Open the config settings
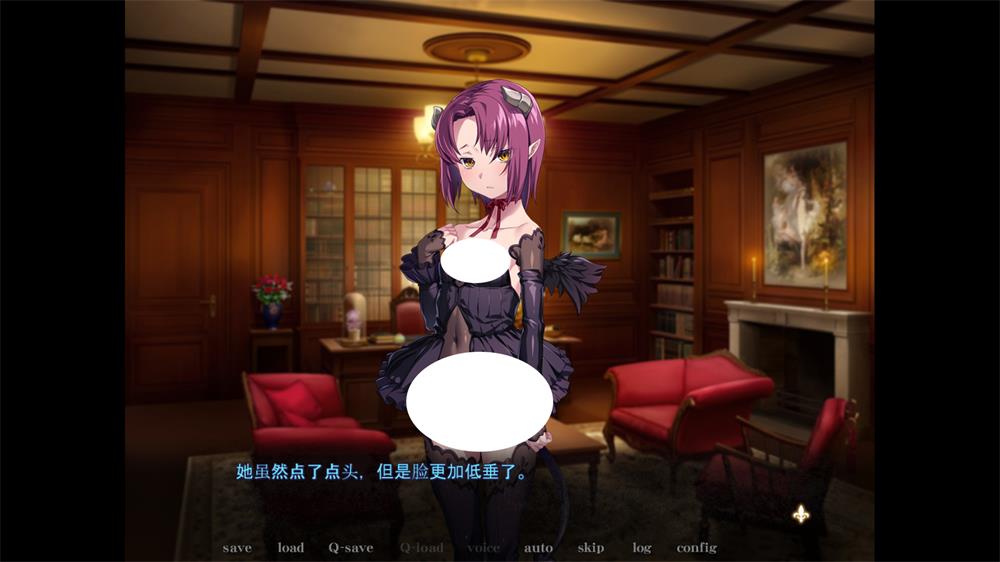This screenshot has height=562, width=1000. 696,548
